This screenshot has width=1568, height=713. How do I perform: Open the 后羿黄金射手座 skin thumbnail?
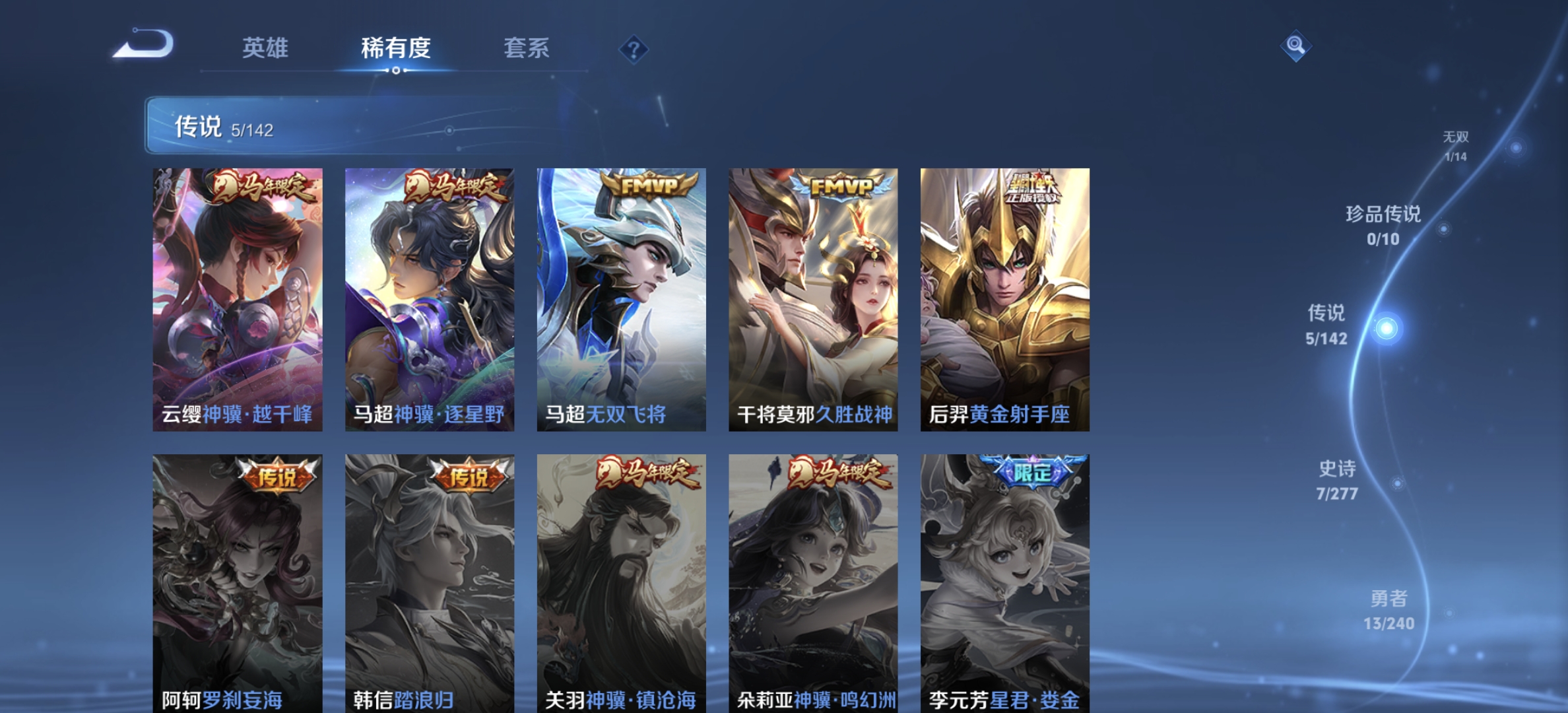point(1004,297)
